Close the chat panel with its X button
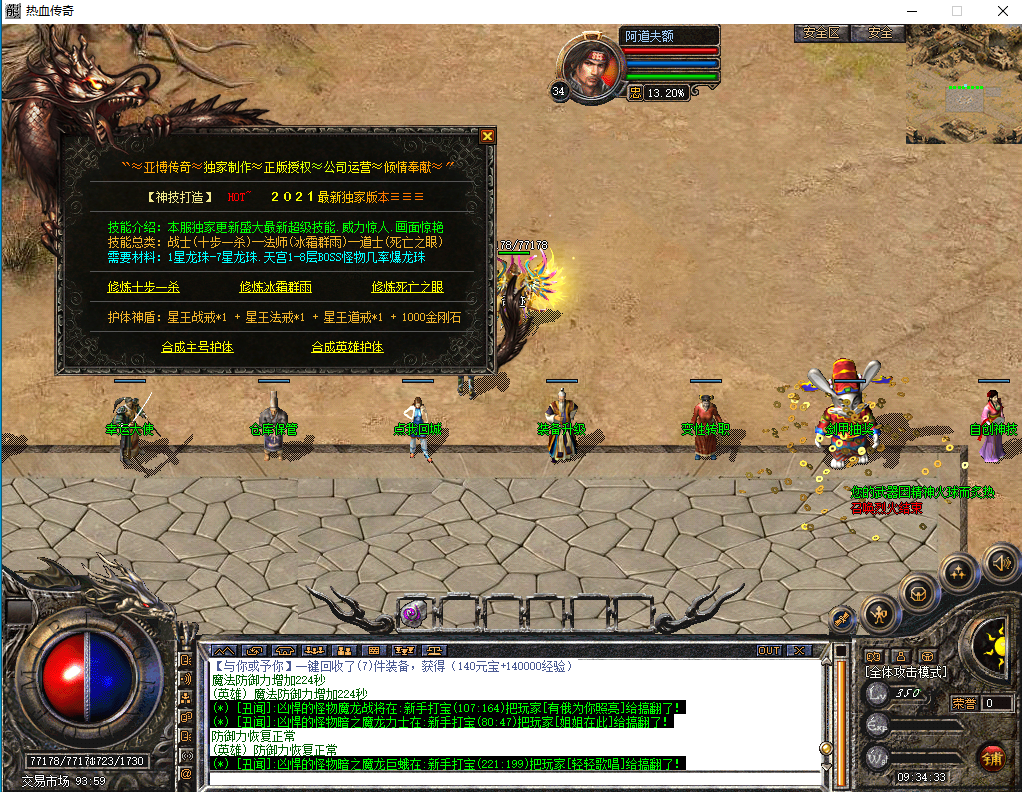Viewport: 1022px width, 792px height. (798, 651)
